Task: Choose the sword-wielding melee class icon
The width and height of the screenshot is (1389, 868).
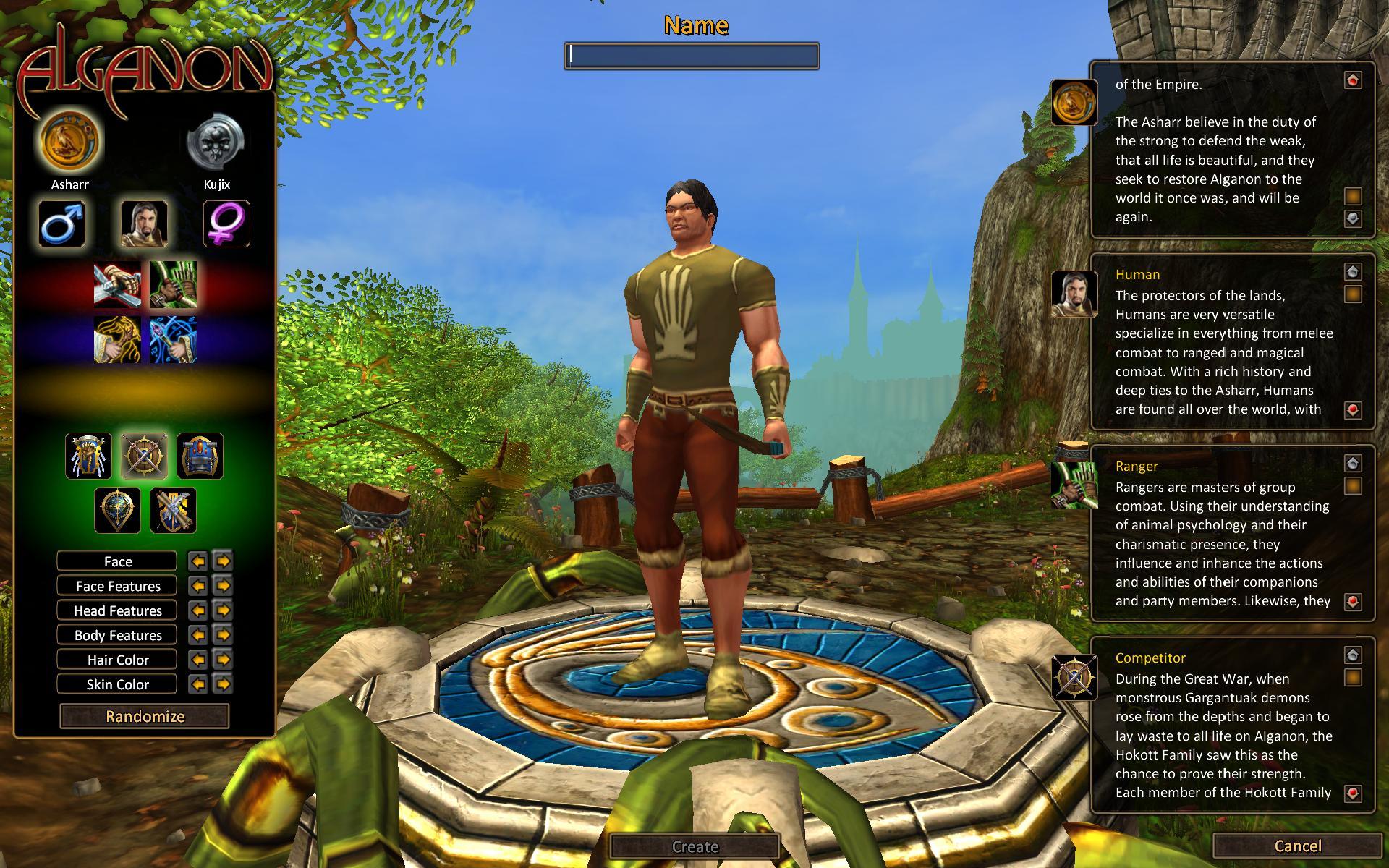Action: coord(117,285)
